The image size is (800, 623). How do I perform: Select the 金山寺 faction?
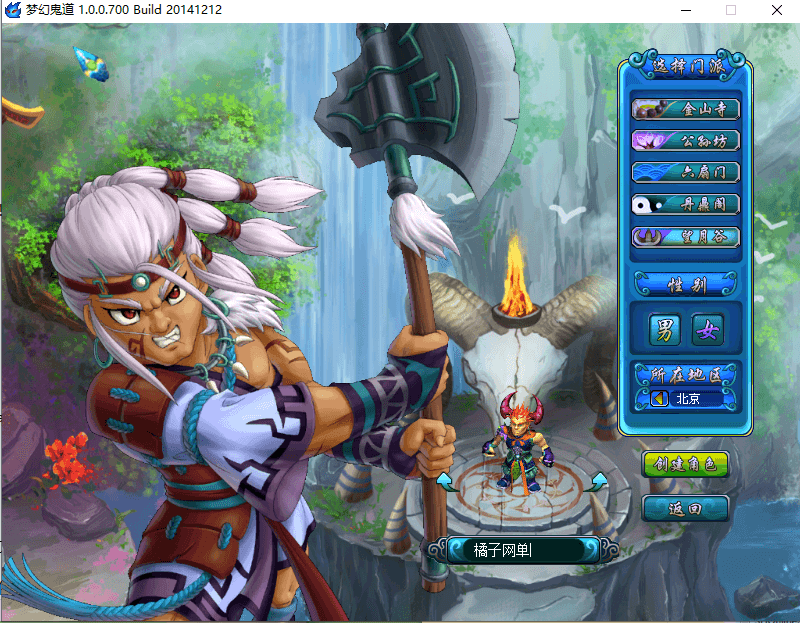click(x=686, y=108)
